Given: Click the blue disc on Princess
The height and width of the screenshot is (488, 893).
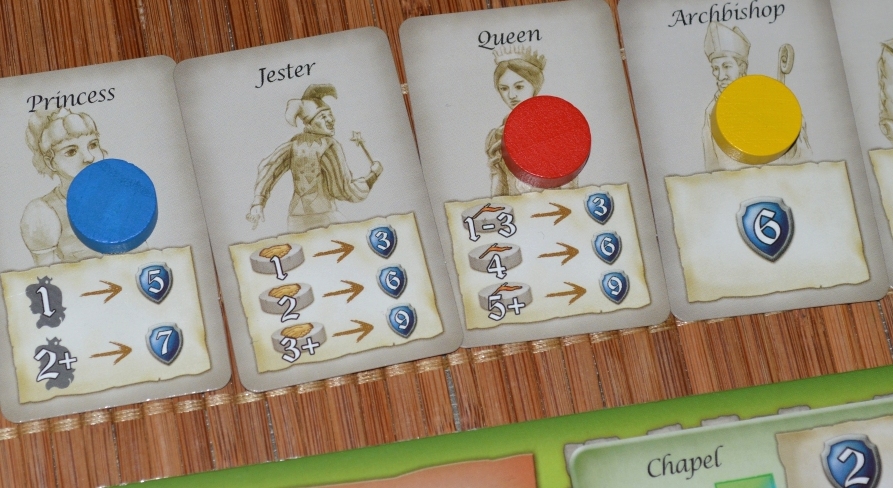Looking at the screenshot, I should coord(111,203).
